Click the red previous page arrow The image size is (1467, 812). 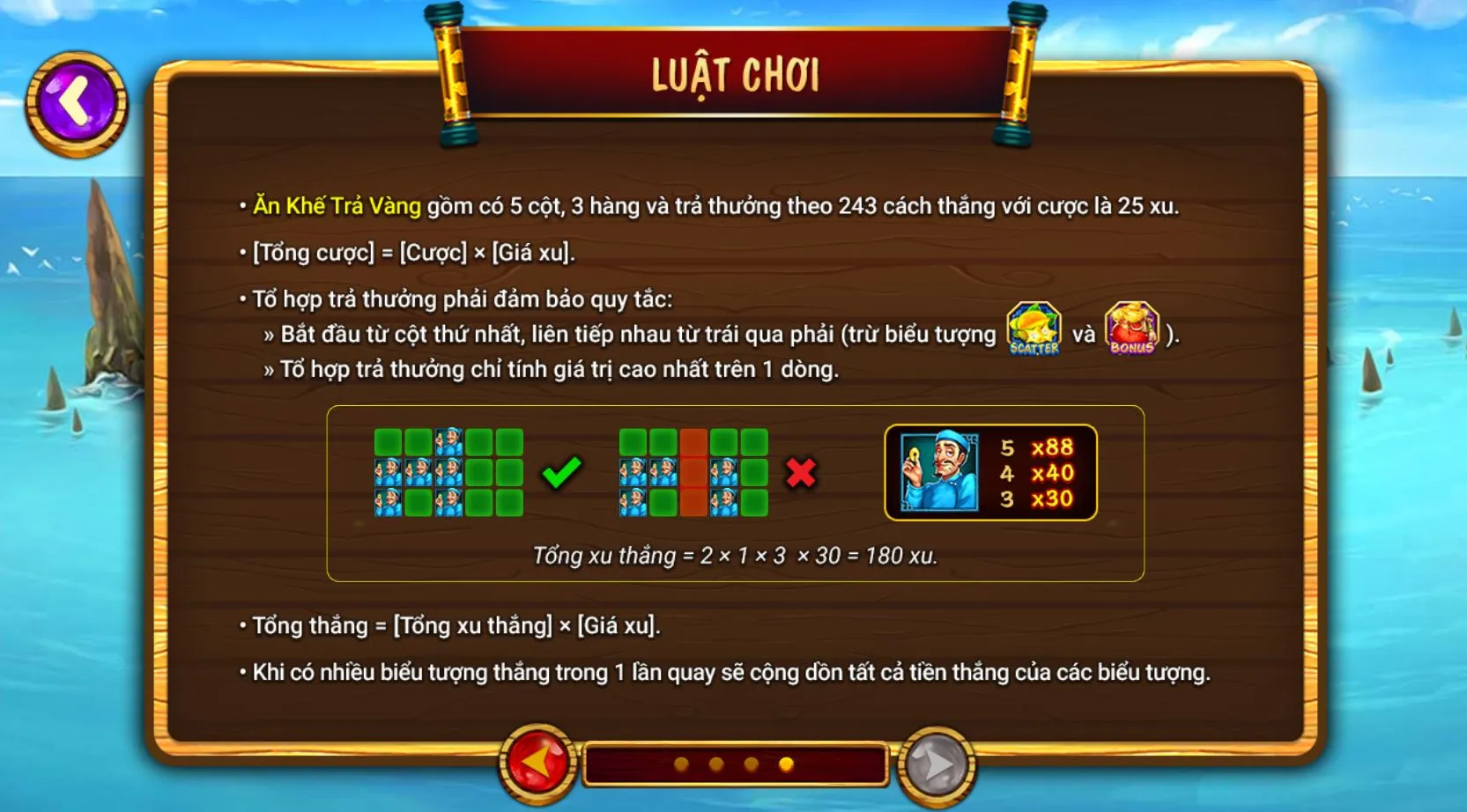(x=537, y=765)
